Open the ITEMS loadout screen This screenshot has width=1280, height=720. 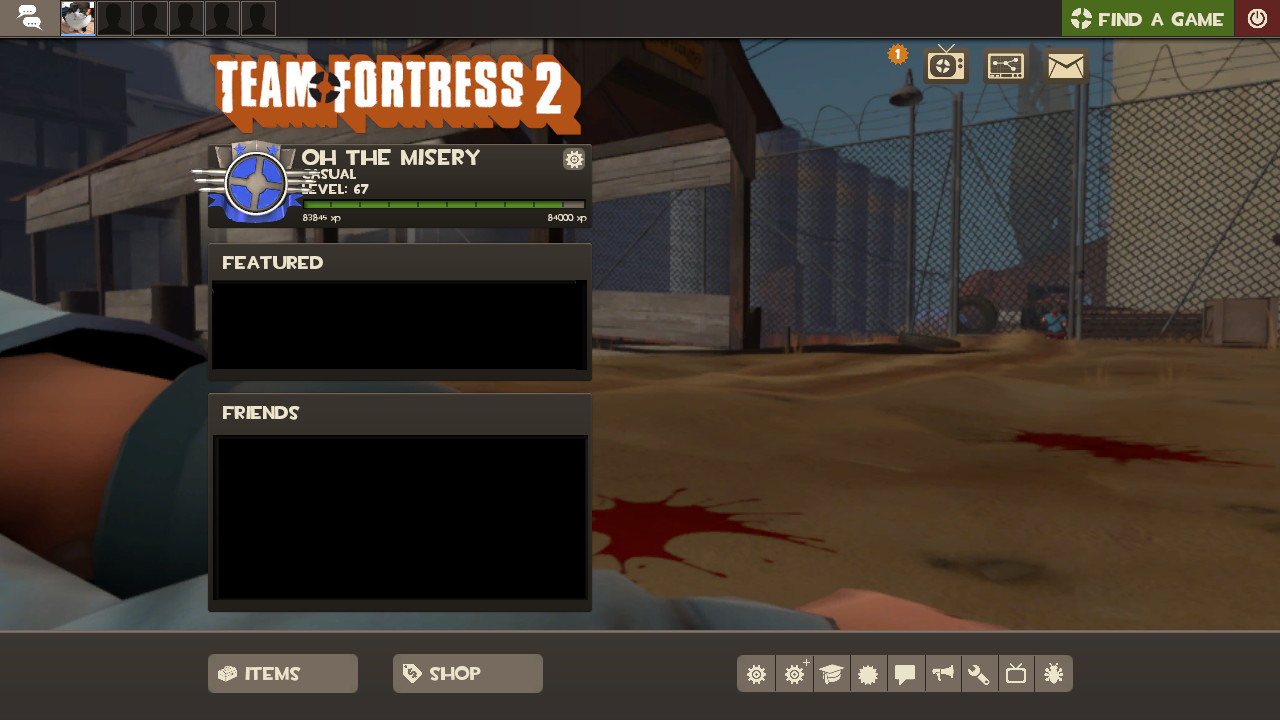point(283,673)
